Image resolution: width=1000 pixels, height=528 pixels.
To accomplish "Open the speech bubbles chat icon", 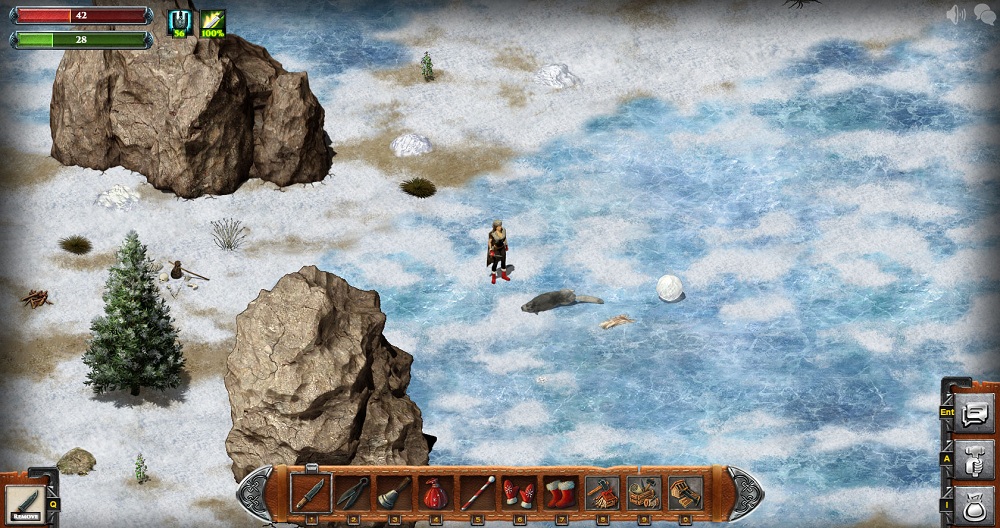I will (x=984, y=14).
